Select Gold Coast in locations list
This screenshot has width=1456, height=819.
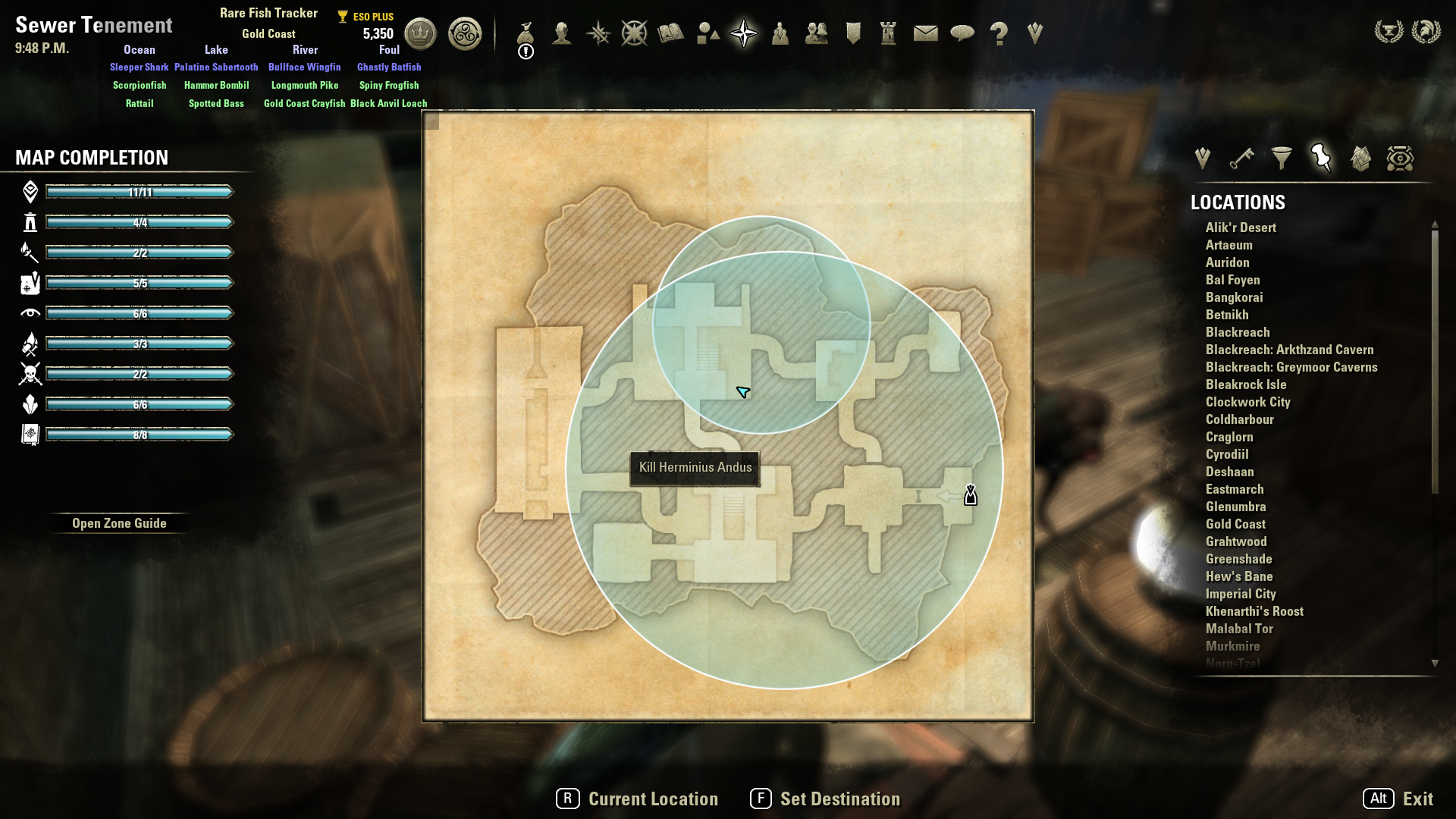(1235, 524)
